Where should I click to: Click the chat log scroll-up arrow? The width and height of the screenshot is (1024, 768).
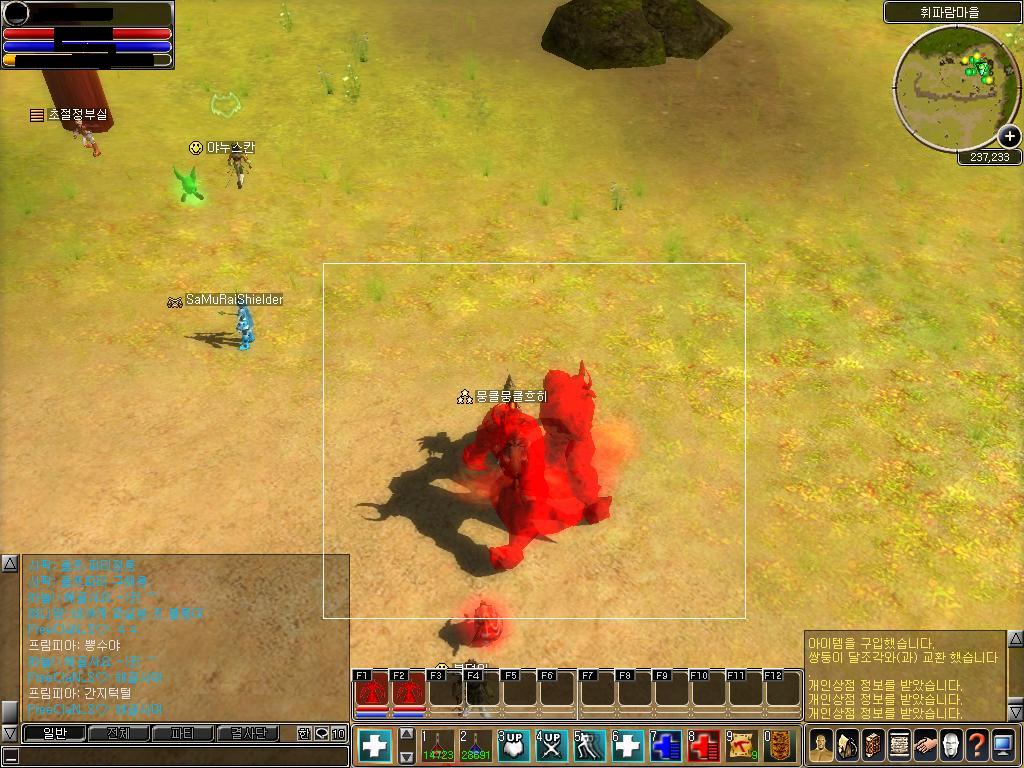(9, 564)
